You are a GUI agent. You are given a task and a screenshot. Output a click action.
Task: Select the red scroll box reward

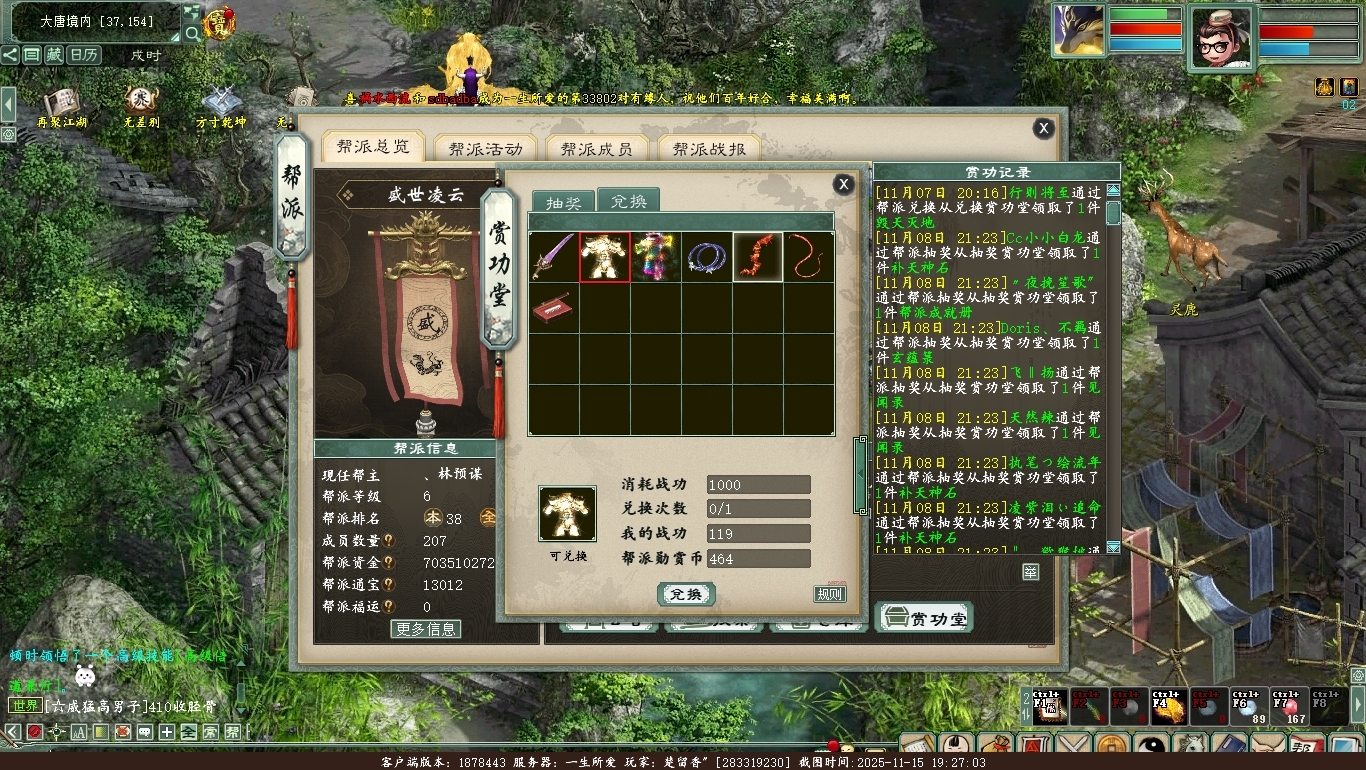(554, 308)
